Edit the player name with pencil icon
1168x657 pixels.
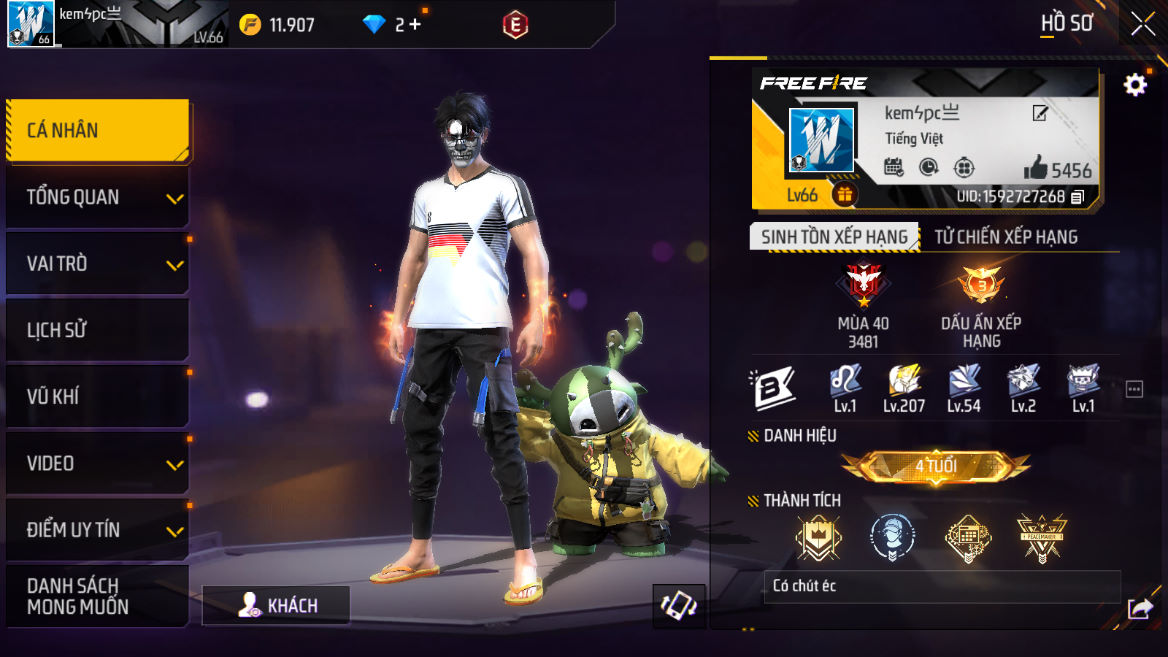point(1040,114)
